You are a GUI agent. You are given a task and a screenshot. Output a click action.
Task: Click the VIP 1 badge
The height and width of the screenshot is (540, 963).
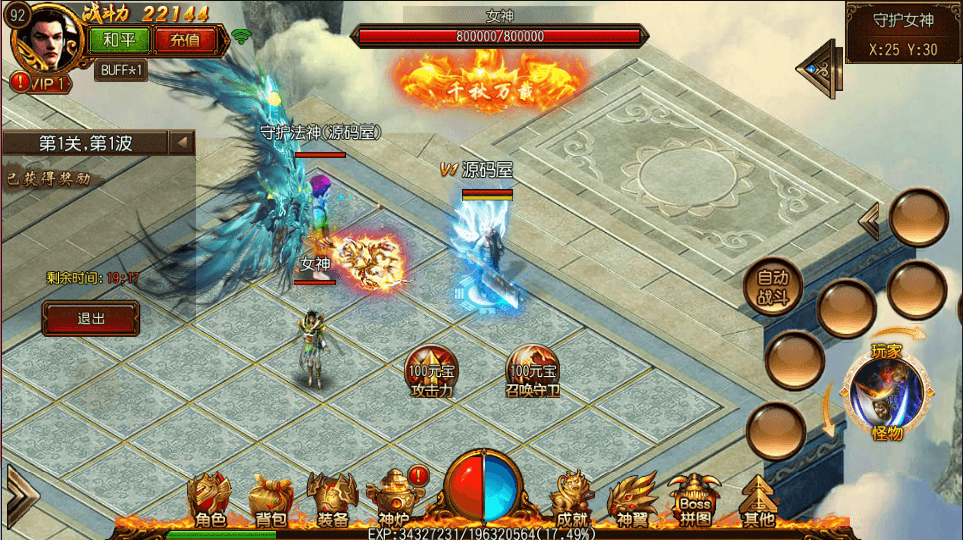(x=40, y=84)
